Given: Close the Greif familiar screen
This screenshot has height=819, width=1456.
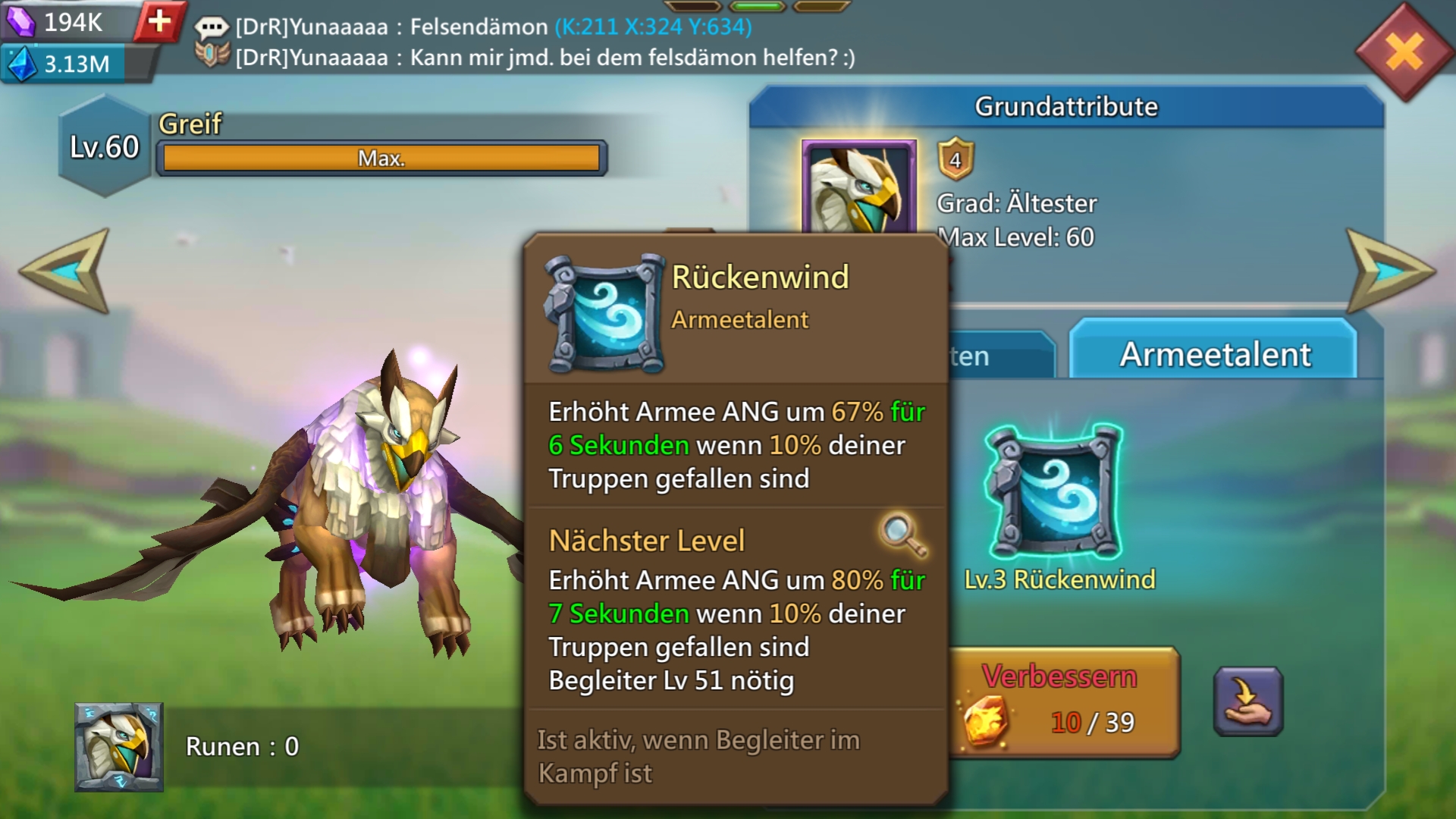Looking at the screenshot, I should pyautogui.click(x=1404, y=53).
